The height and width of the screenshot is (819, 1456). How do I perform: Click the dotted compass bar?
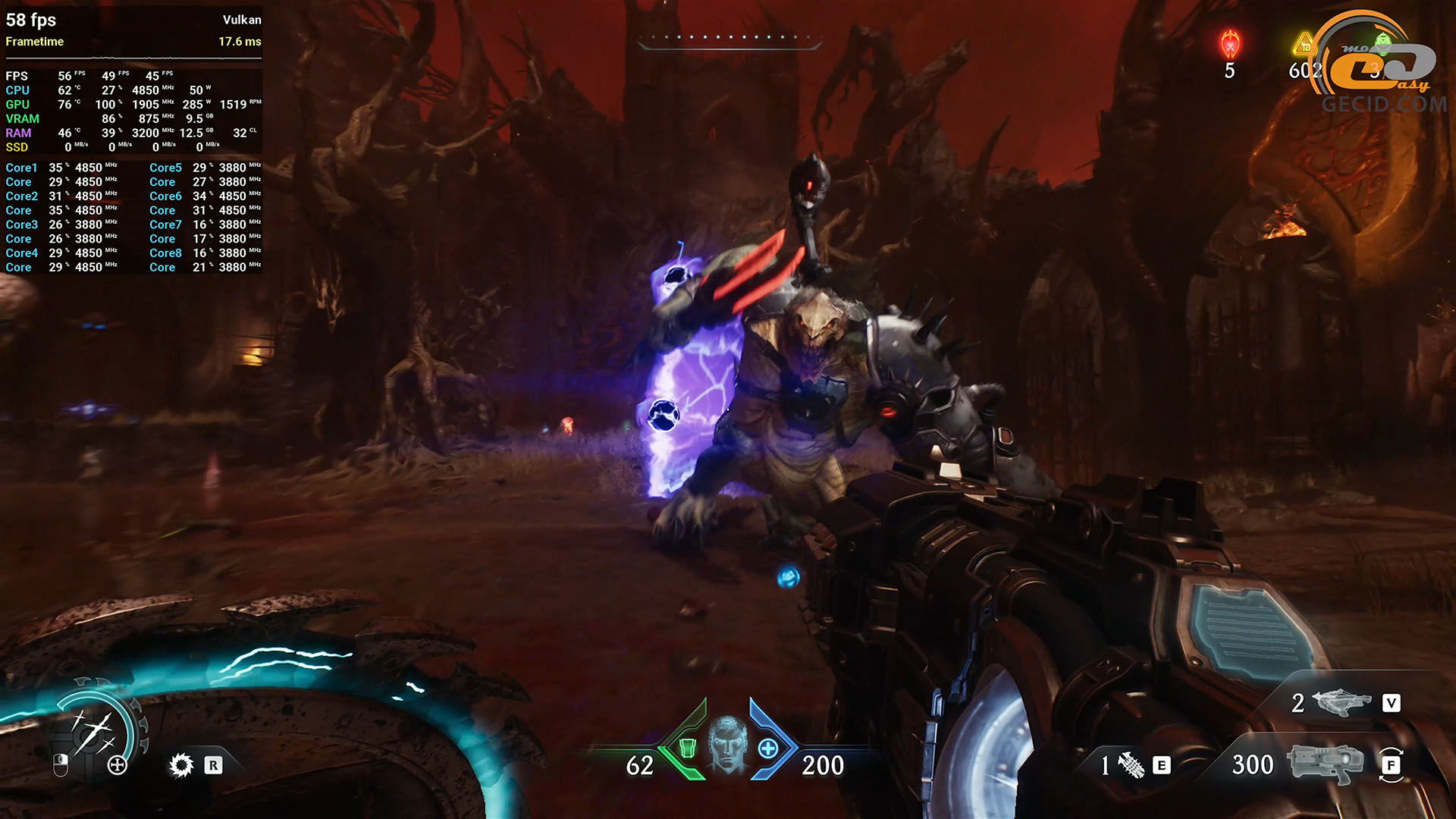tap(729, 38)
